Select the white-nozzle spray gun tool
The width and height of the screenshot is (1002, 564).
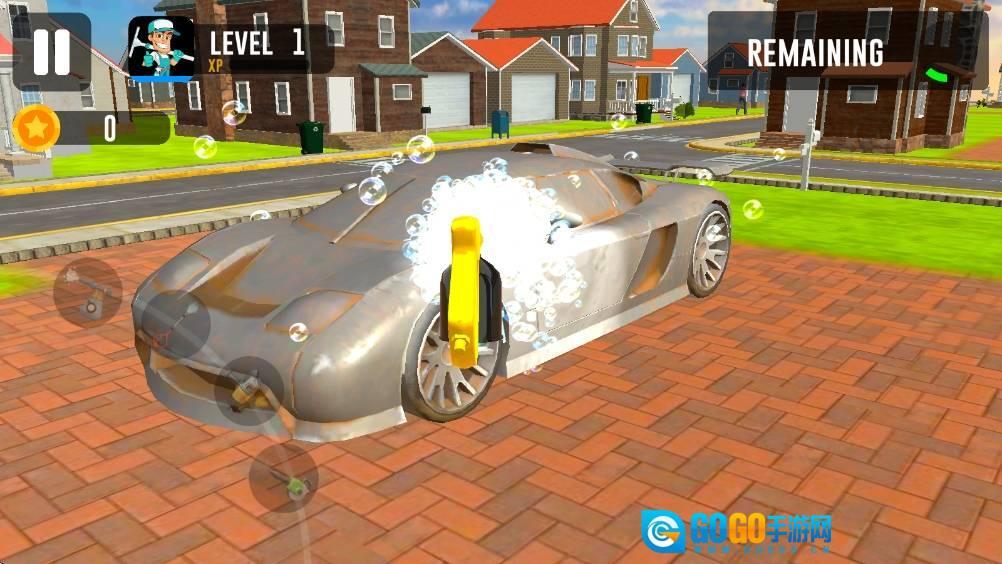pyautogui.click(x=88, y=294)
